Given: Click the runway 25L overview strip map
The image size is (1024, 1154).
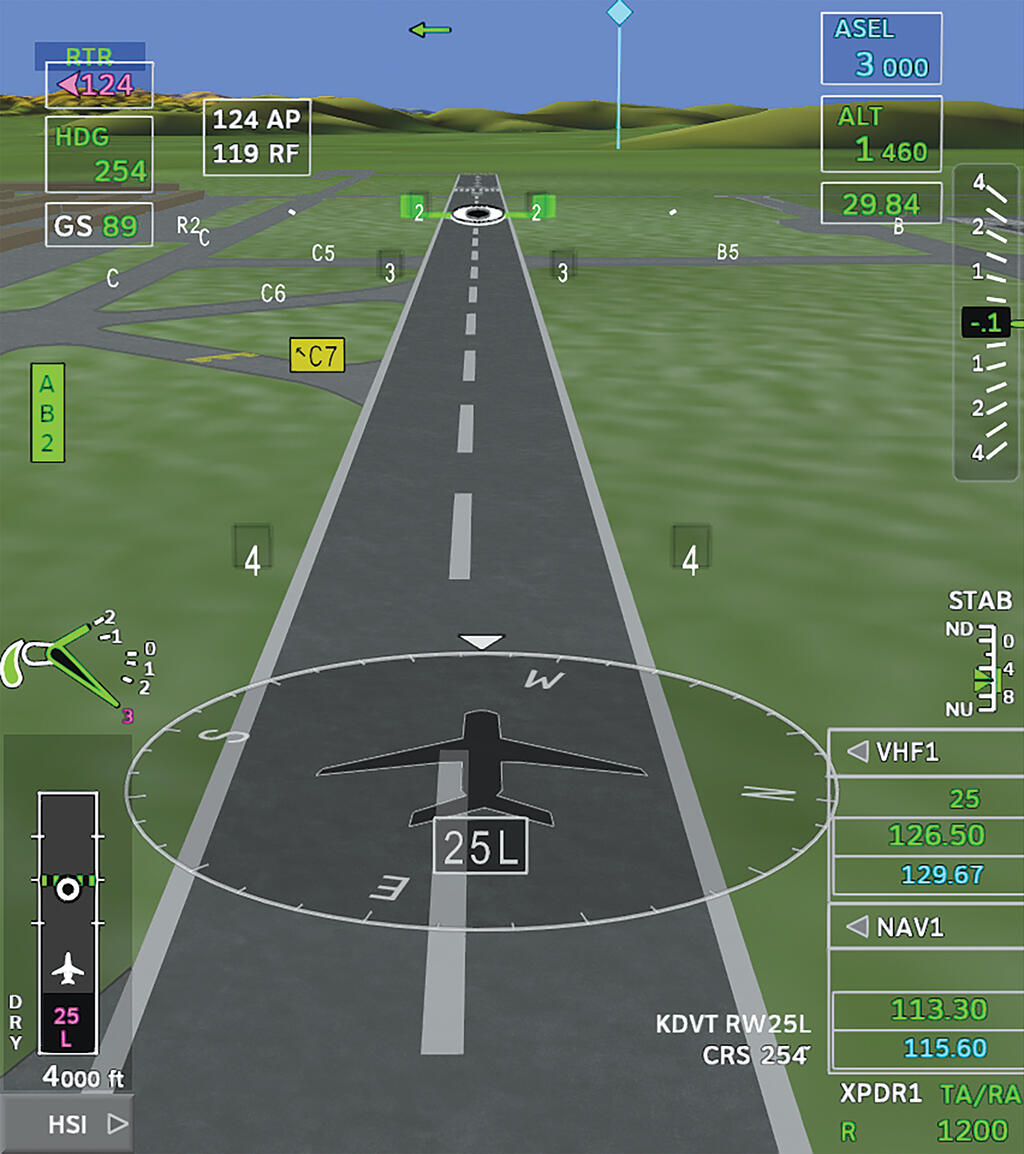Looking at the screenshot, I should click(x=67, y=922).
